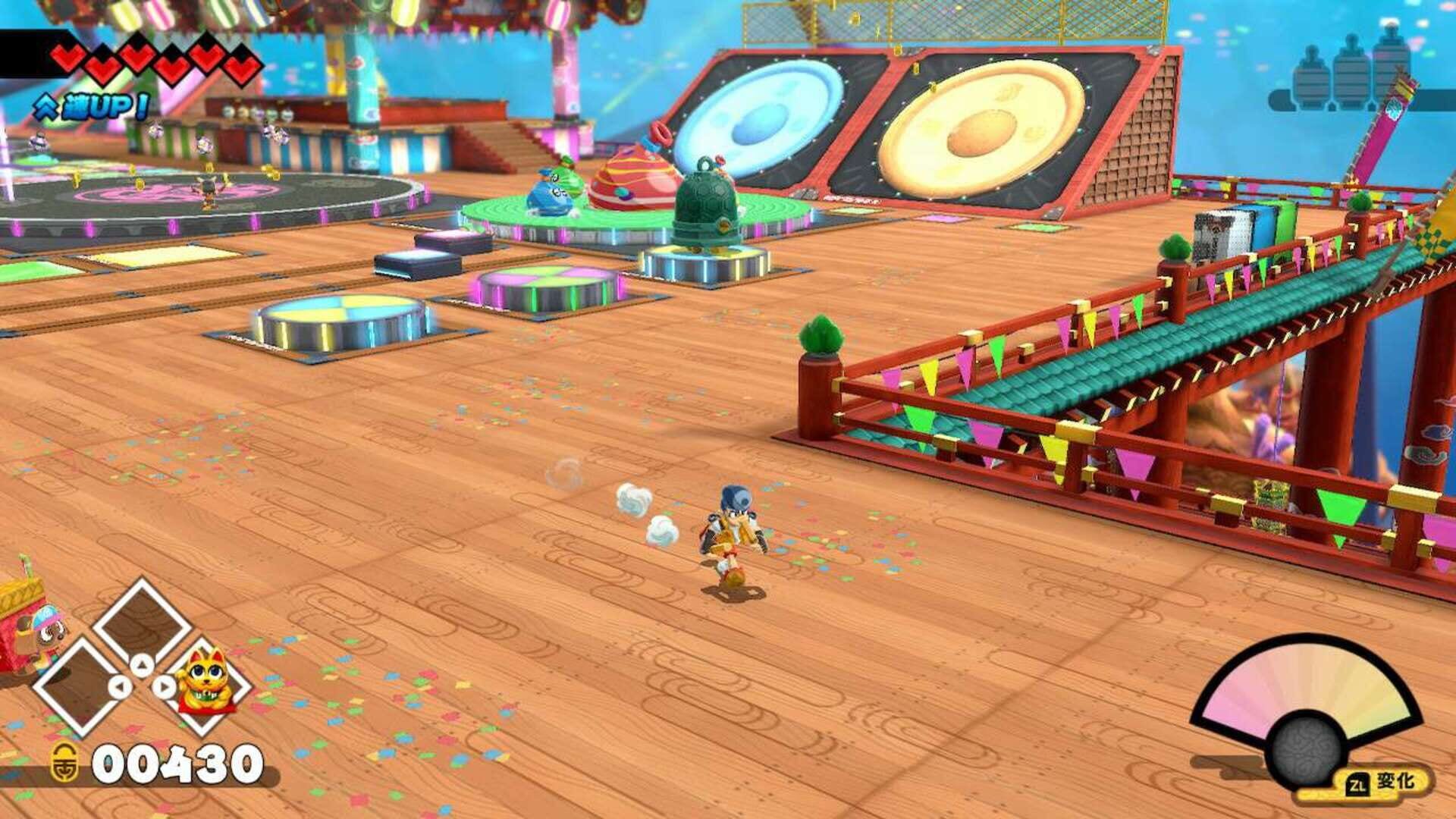Activate the folding fan transformation gauge
This screenshot has width=1456, height=819.
(x=1307, y=706)
